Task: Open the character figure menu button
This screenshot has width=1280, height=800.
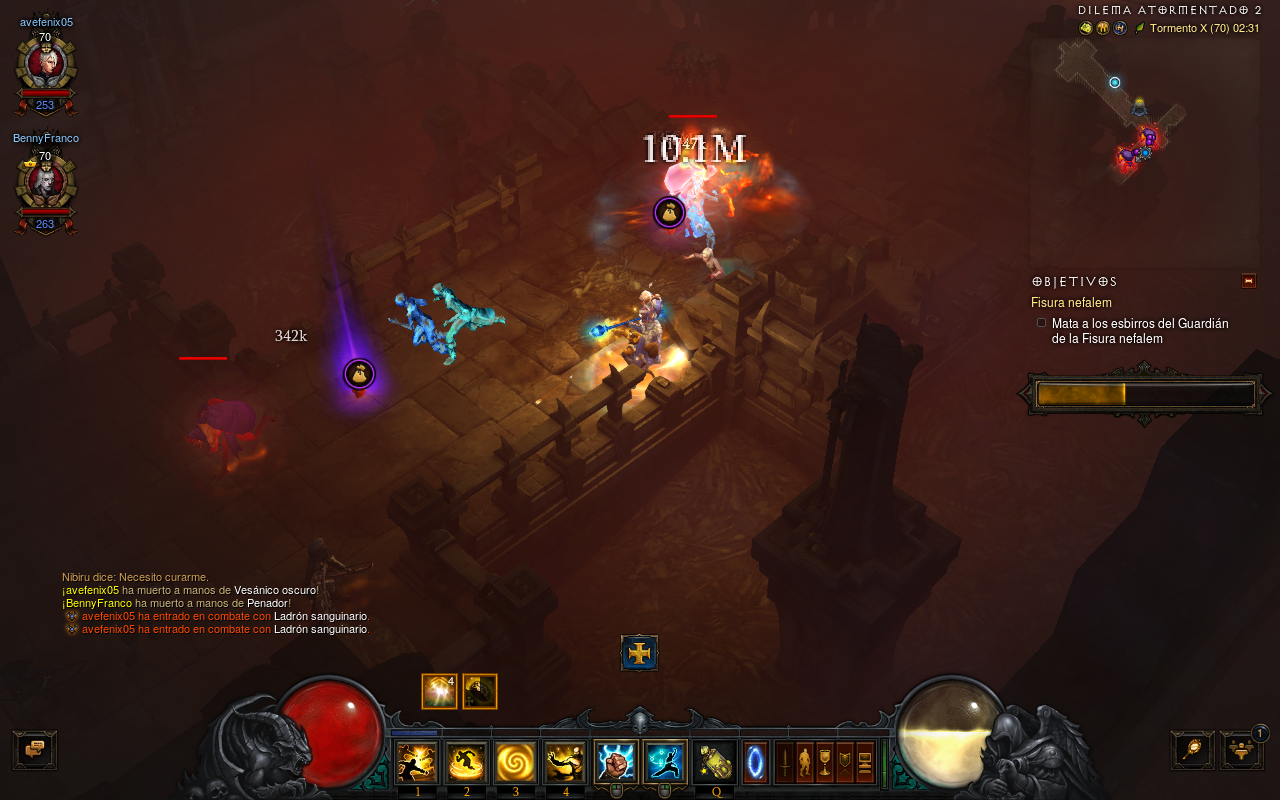Action: 805,762
